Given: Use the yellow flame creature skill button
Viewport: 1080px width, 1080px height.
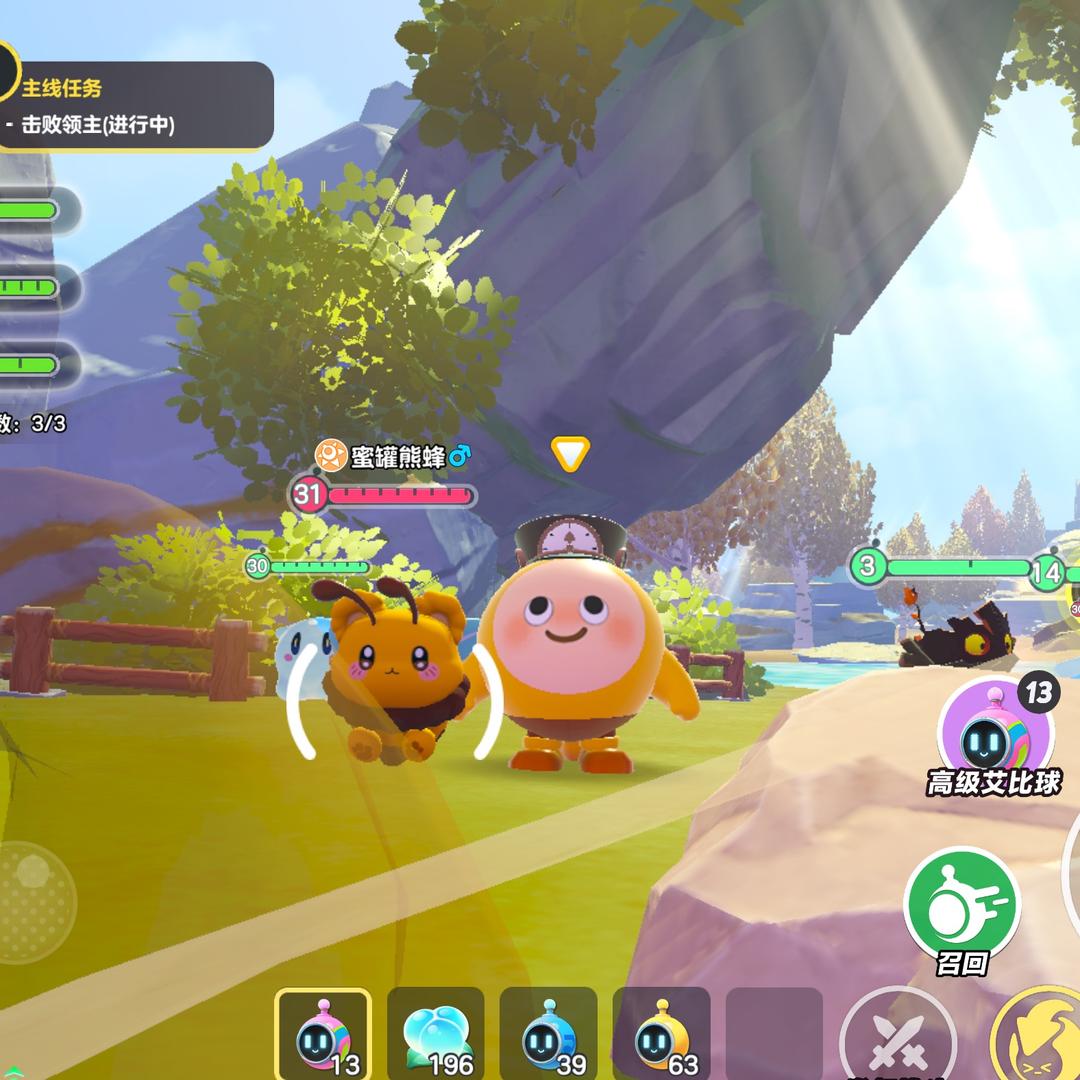Looking at the screenshot, I should pos(1040,1040).
